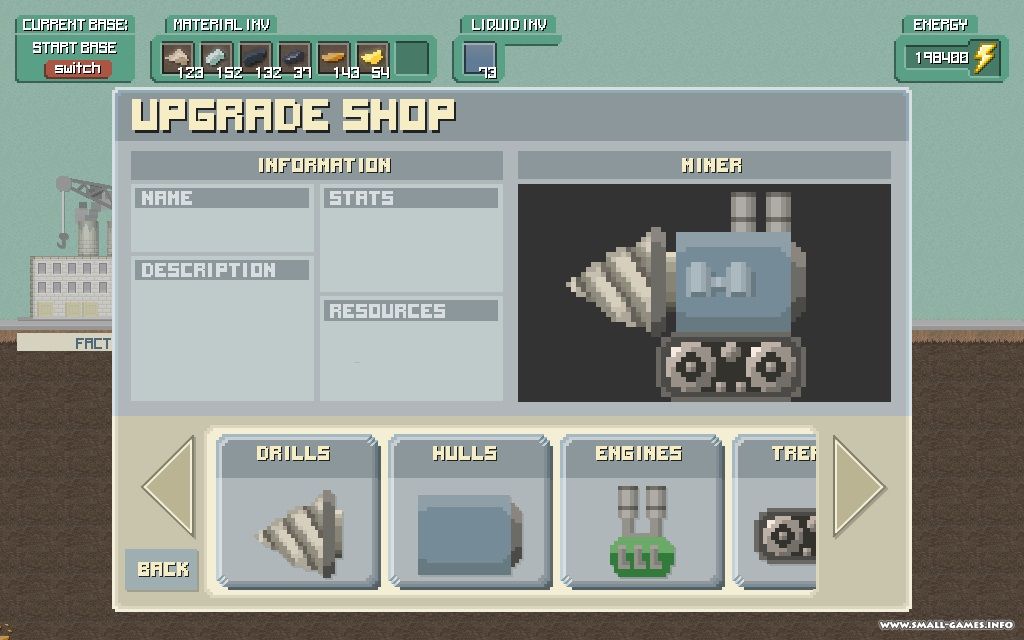Select the material slot holding 123
1024x640 pixels.
(x=177, y=57)
